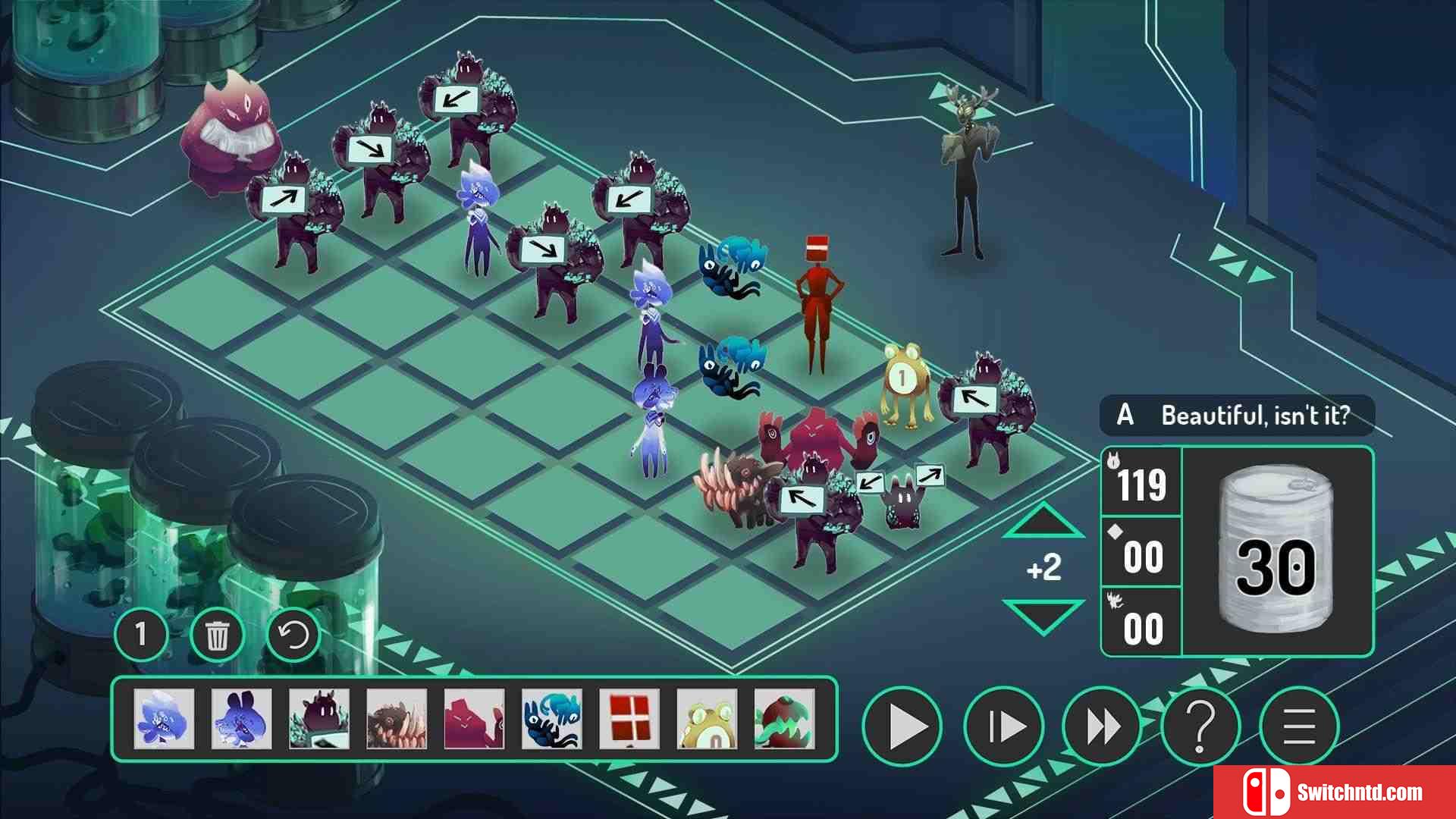Viewport: 1456px width, 819px height.
Task: Activate the fast-forward button
Action: (1102, 726)
